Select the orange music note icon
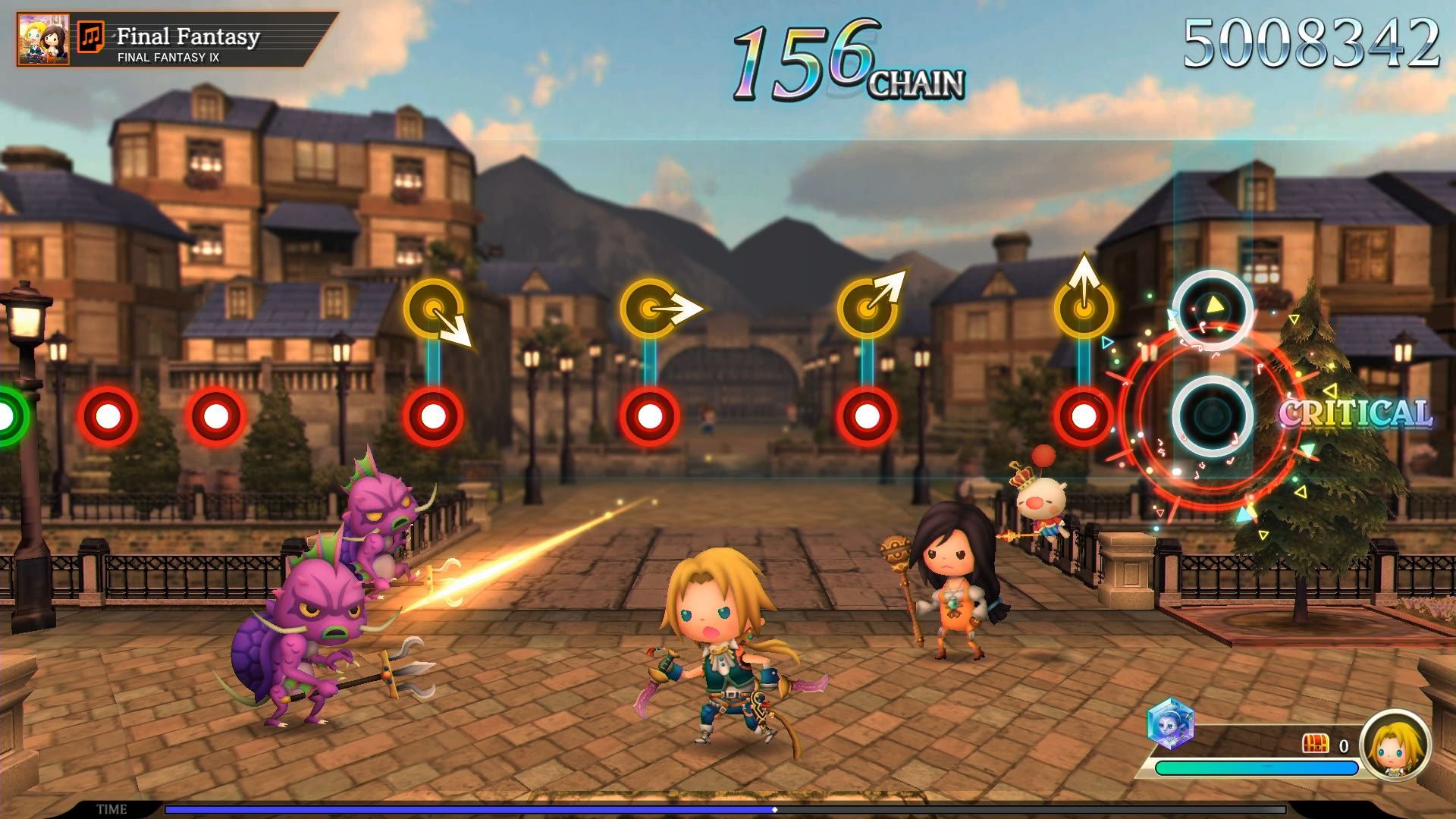Image resolution: width=1456 pixels, height=819 pixels. click(x=91, y=36)
